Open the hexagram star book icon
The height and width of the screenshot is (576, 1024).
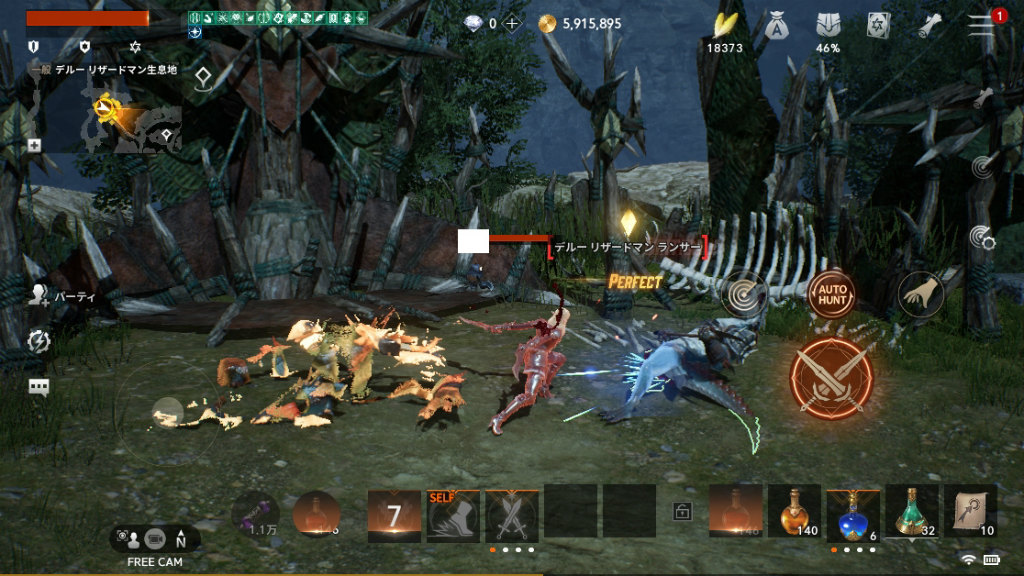click(878, 26)
